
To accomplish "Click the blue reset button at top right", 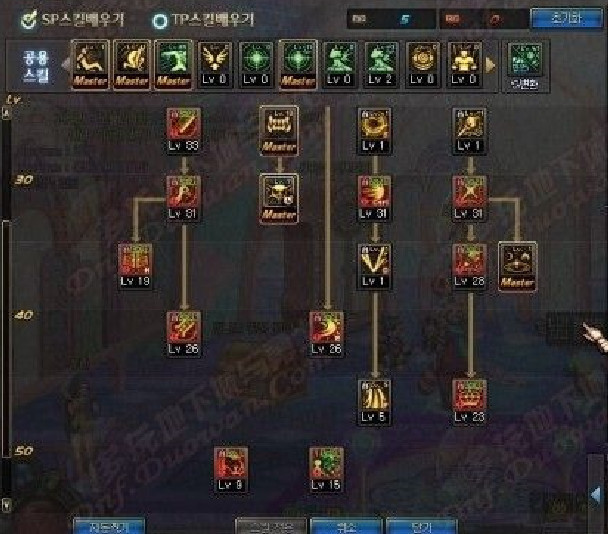I will pyautogui.click(x=571, y=18).
